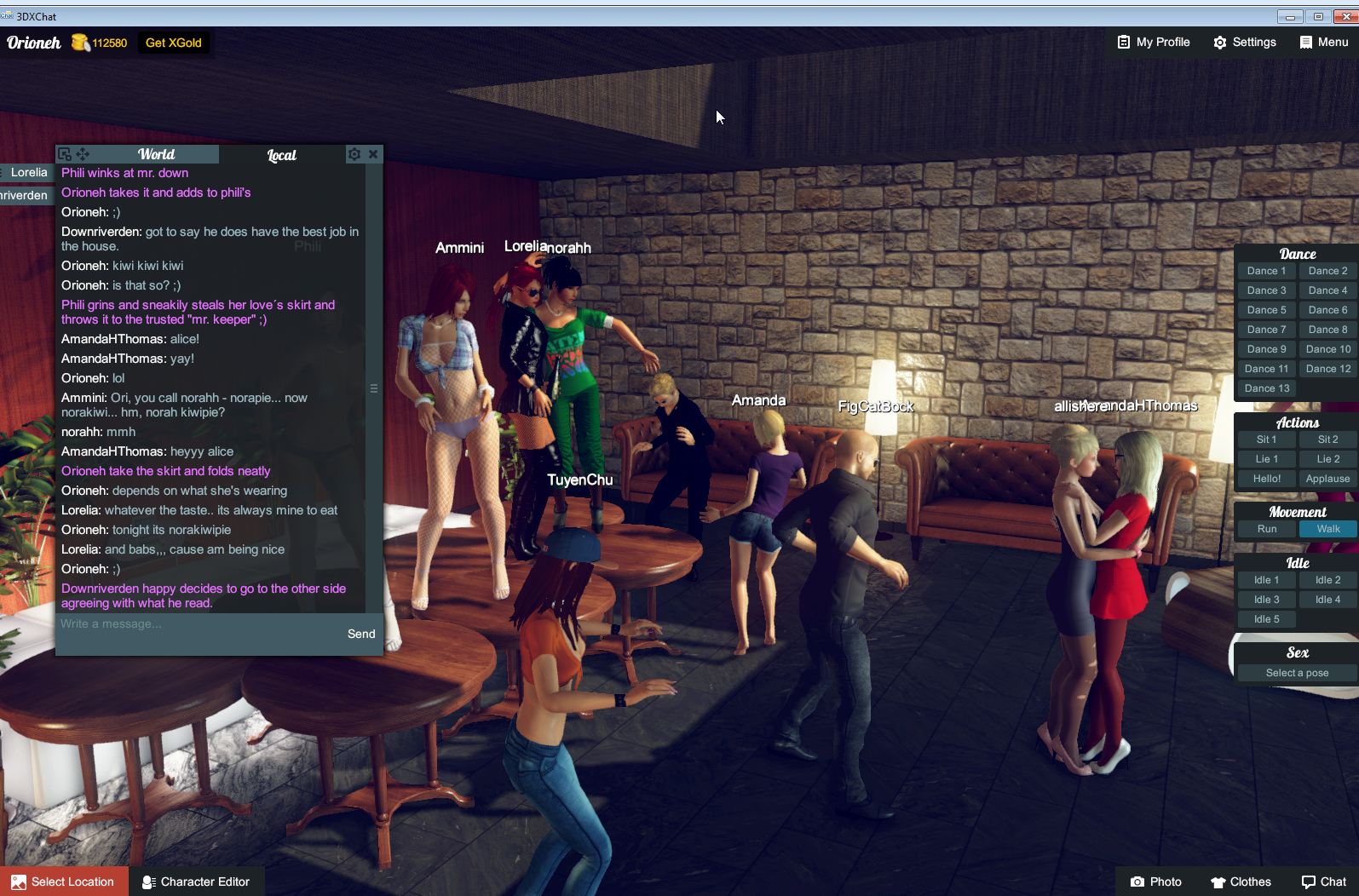Viewport: 1359px width, 896px height.
Task: Open Select a pose in Sex panel
Action: pyautogui.click(x=1296, y=672)
